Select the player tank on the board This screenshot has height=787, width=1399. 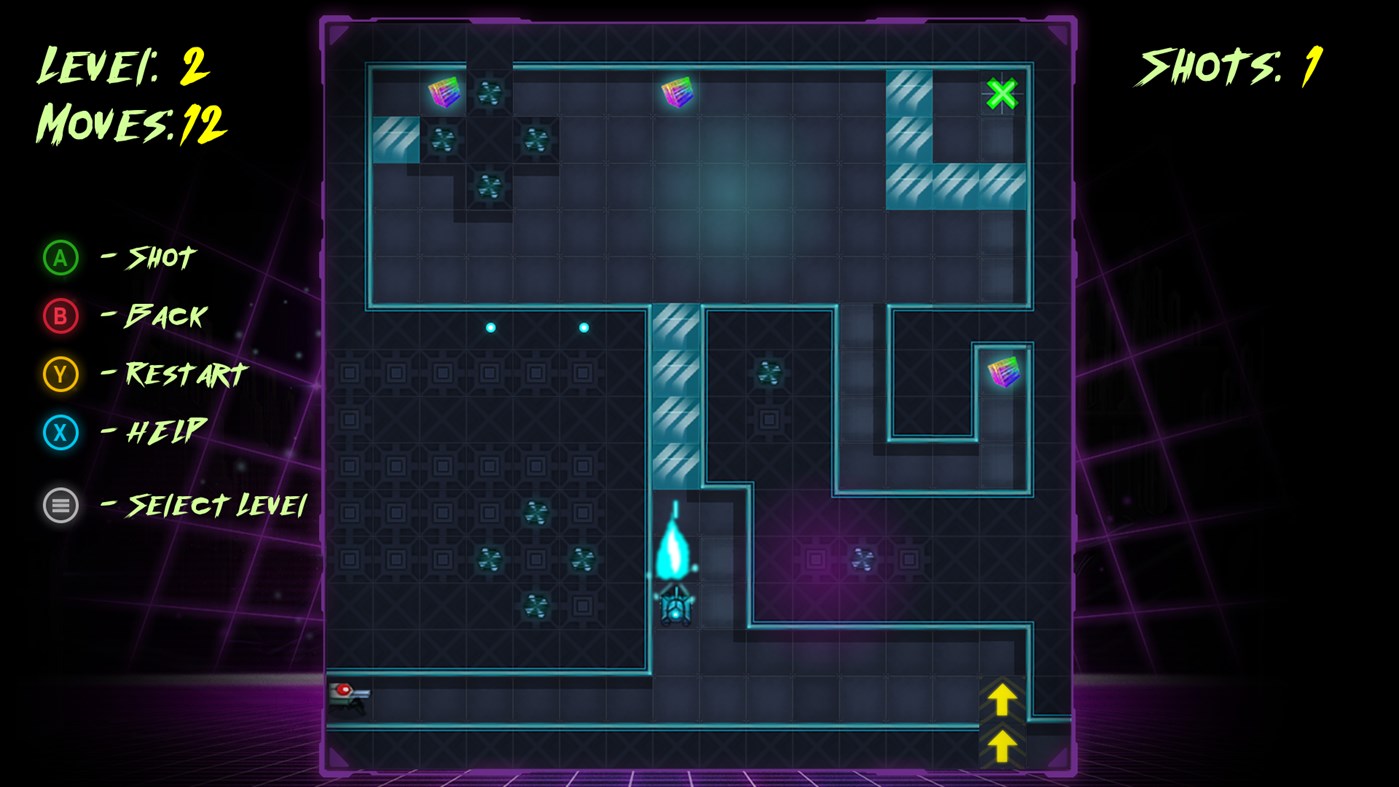674,608
